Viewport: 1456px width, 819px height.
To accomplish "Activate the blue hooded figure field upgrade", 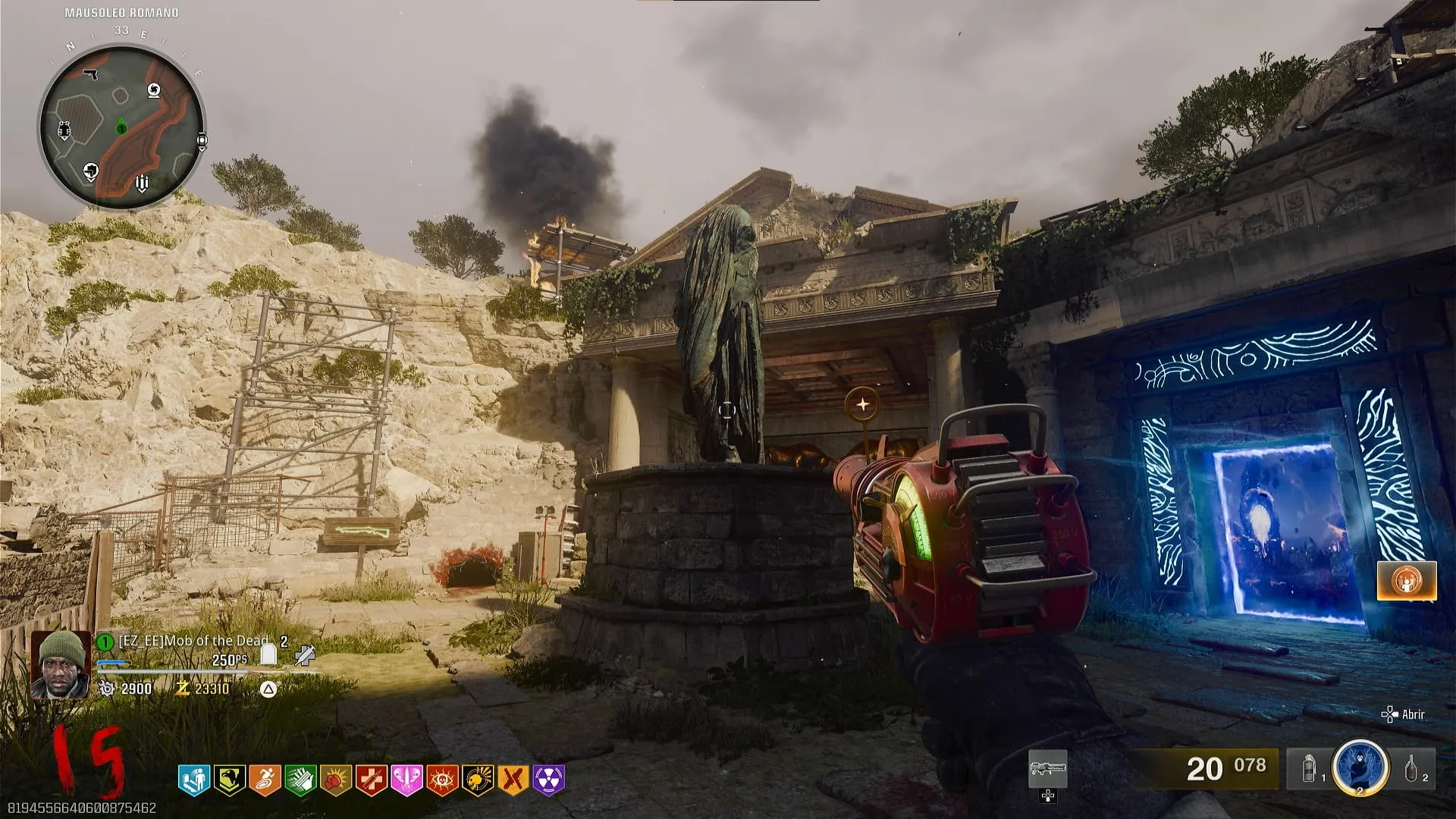I will [x=1360, y=767].
